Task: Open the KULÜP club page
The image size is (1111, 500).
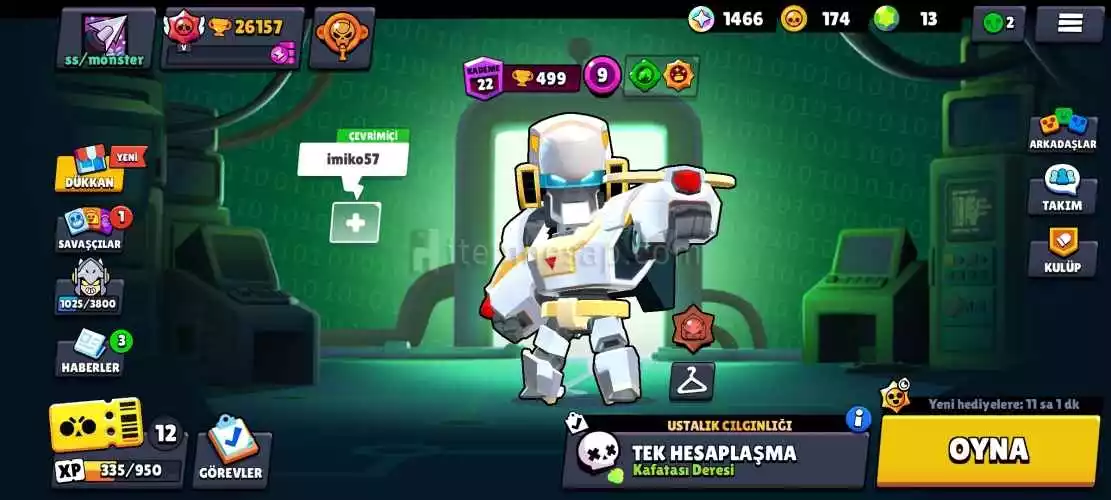Action: coord(1063,252)
